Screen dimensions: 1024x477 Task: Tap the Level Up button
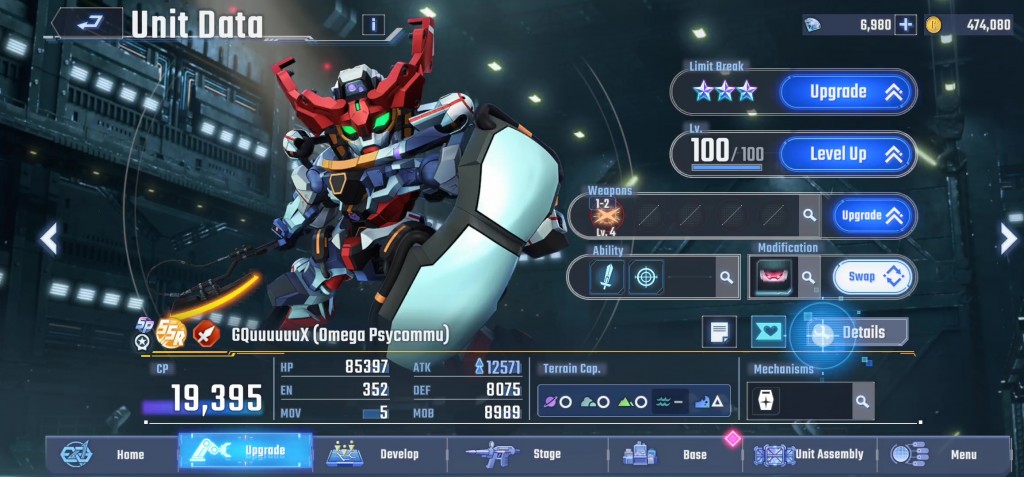coord(846,154)
